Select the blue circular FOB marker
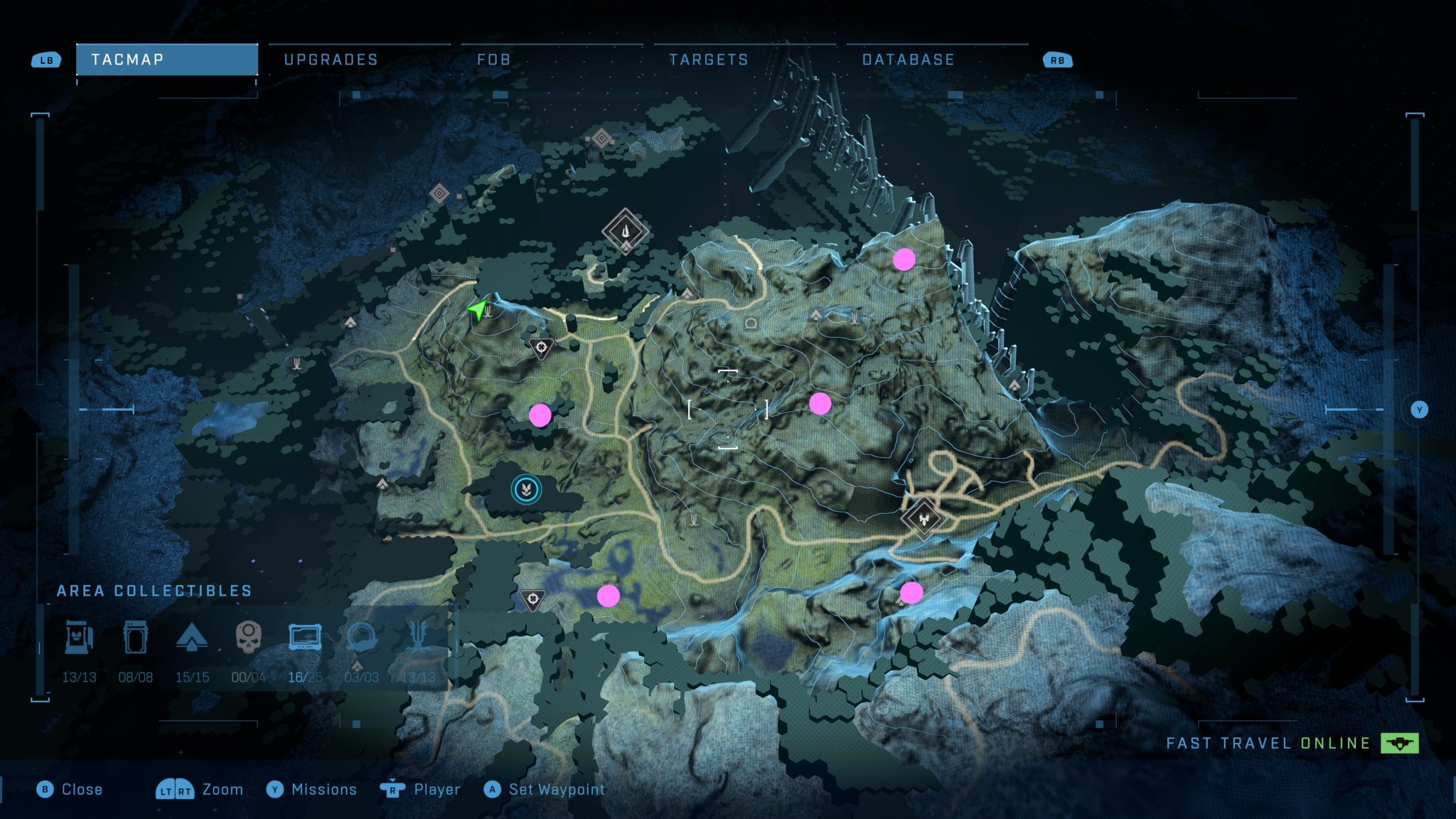Viewport: 1456px width, 819px height. (526, 489)
